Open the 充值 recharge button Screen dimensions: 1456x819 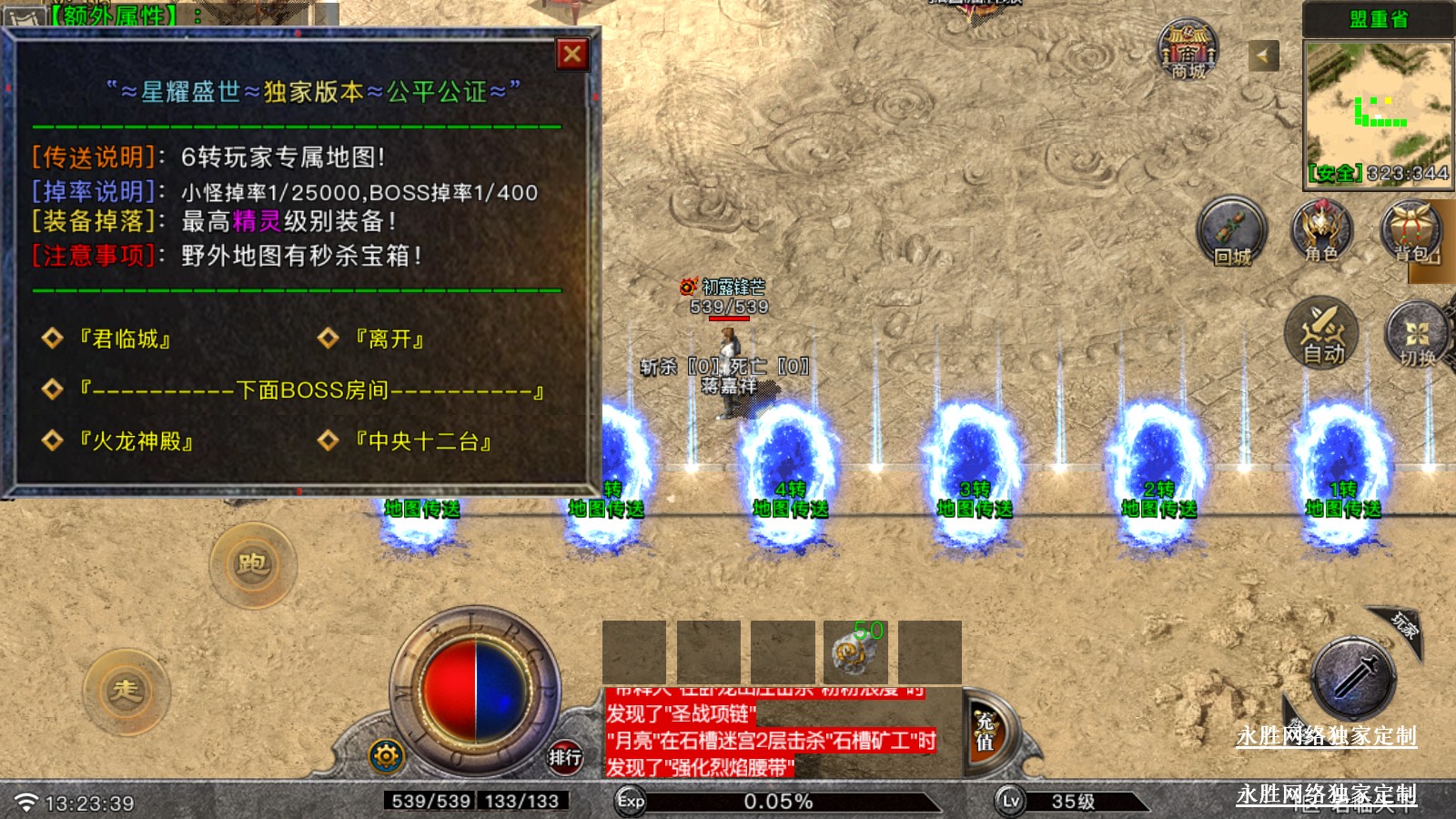[x=986, y=732]
